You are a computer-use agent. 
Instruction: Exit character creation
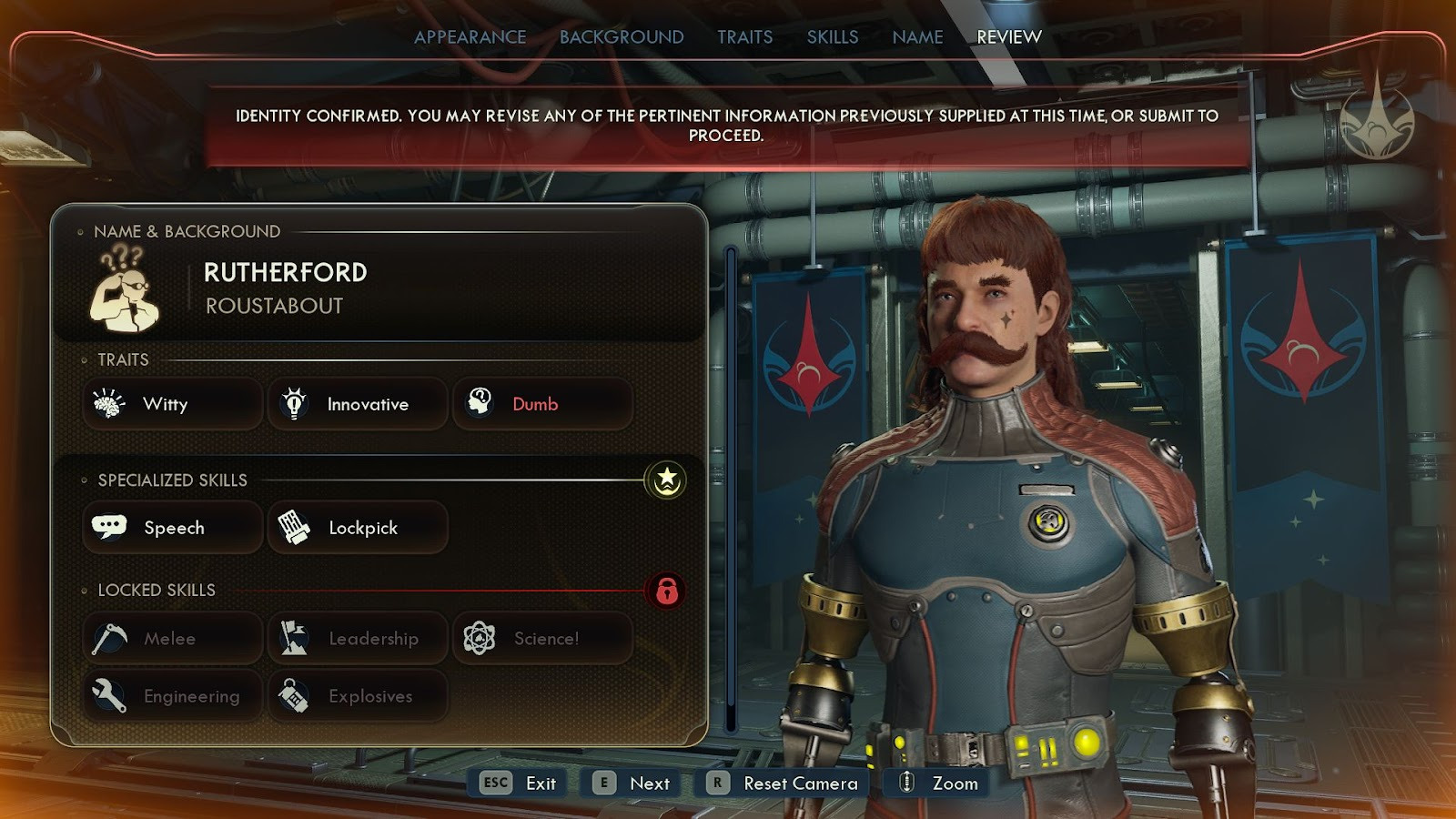pos(520,784)
